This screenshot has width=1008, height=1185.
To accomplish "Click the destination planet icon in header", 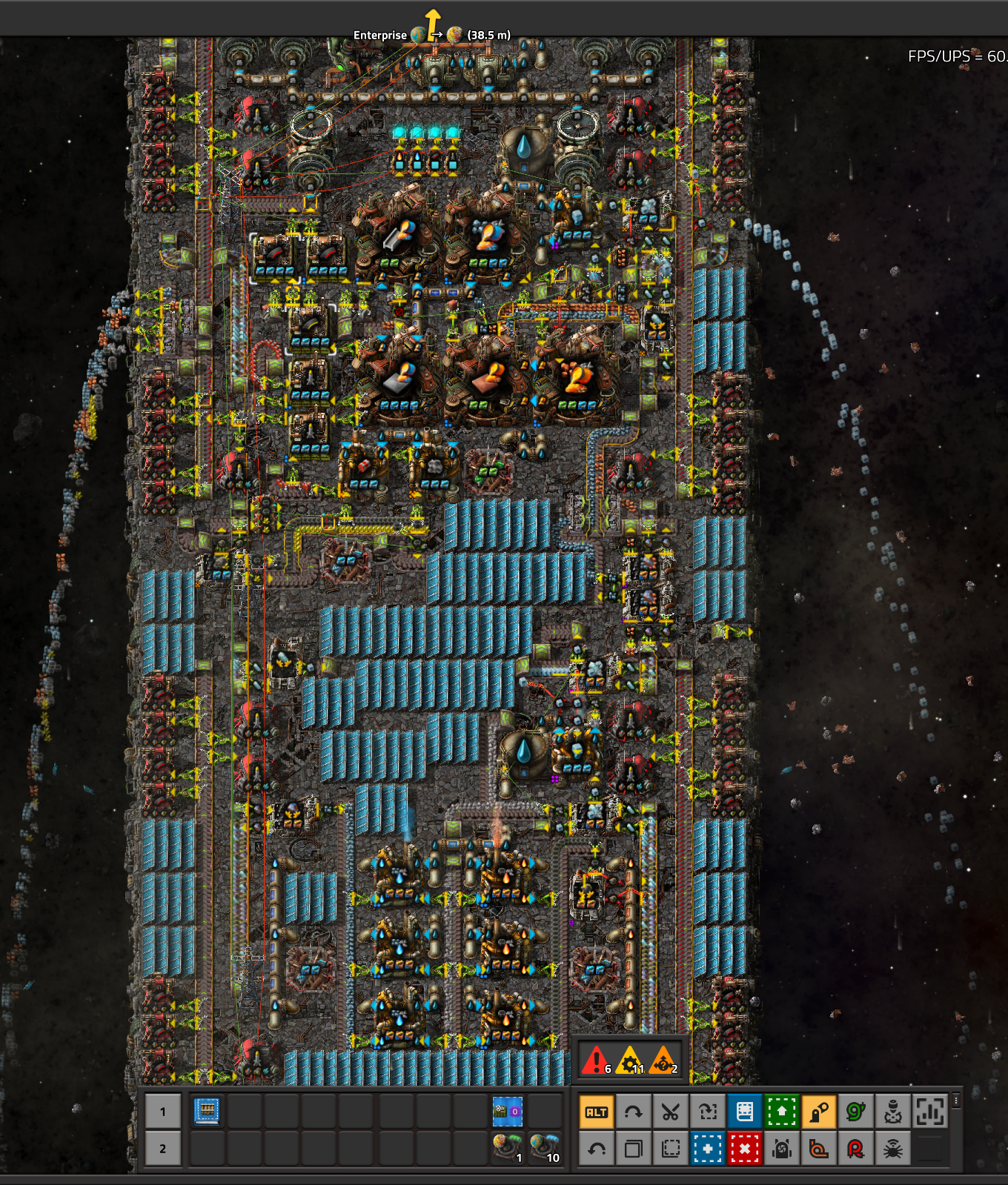I will 455,33.
